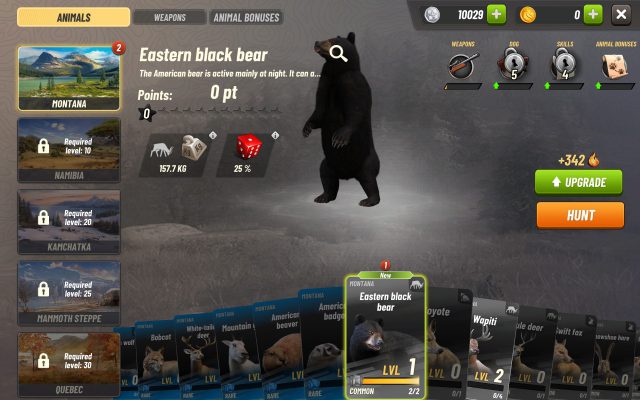Inspect the bear with the magnifying glass
This screenshot has width=640, height=400.
[x=339, y=54]
